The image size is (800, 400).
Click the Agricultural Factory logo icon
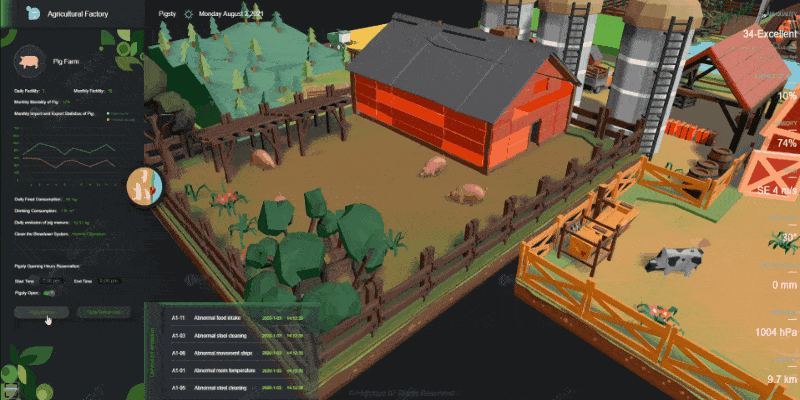pyautogui.click(x=35, y=15)
